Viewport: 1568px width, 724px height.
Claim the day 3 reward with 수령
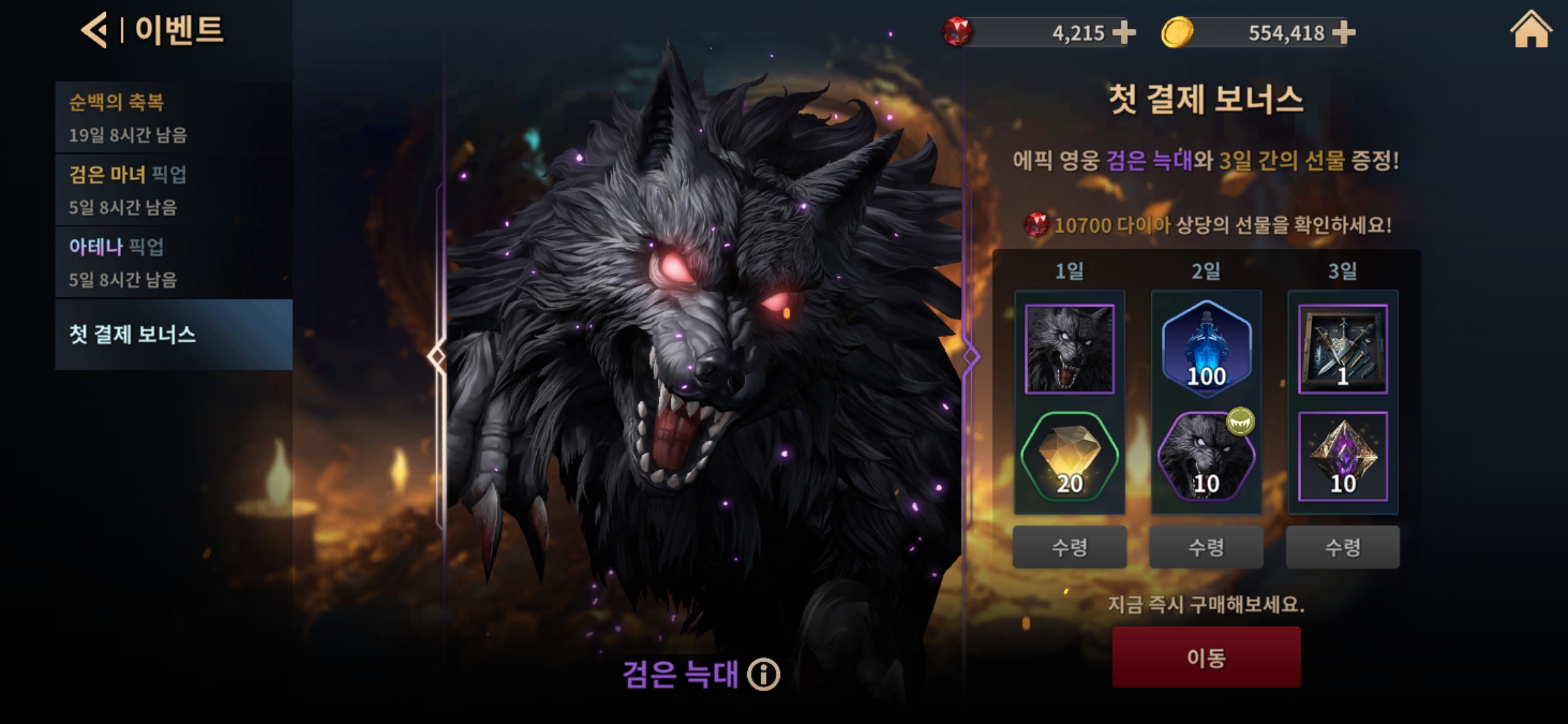point(1343,547)
